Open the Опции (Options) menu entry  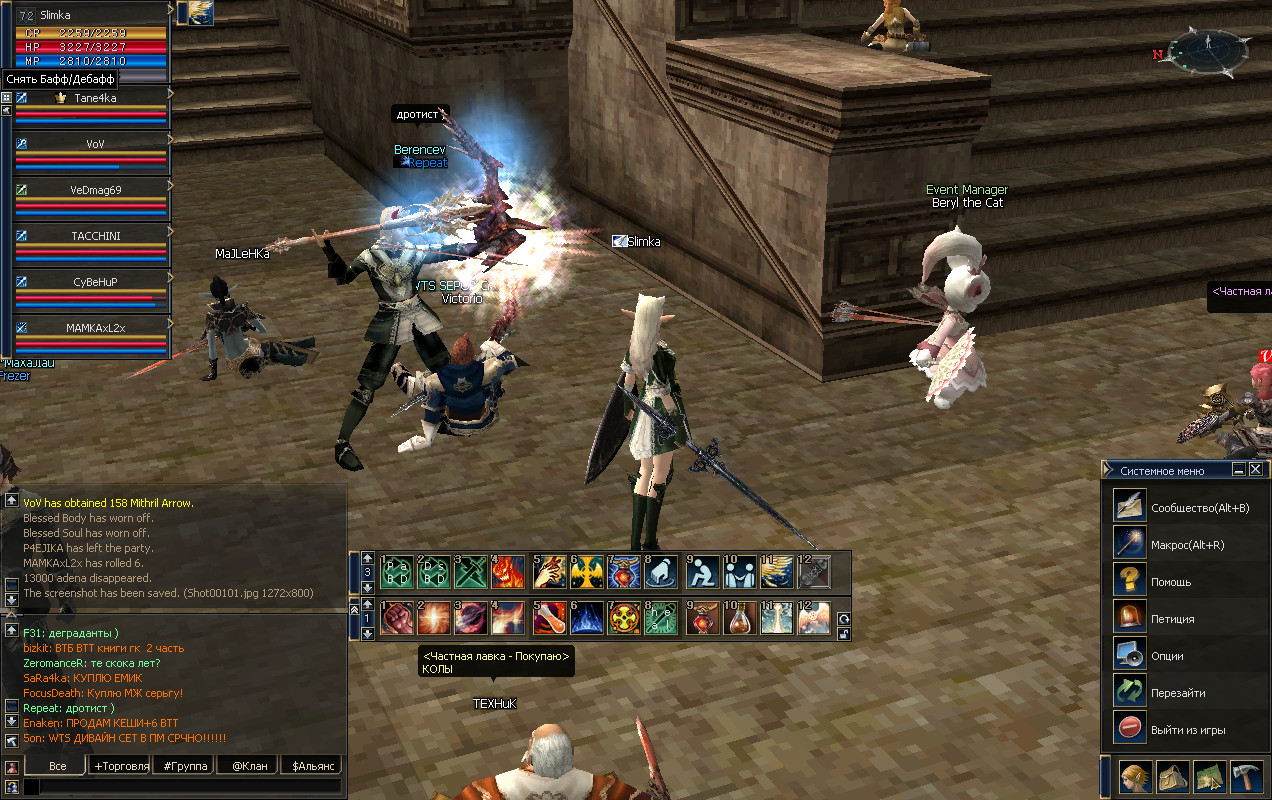click(1130, 654)
